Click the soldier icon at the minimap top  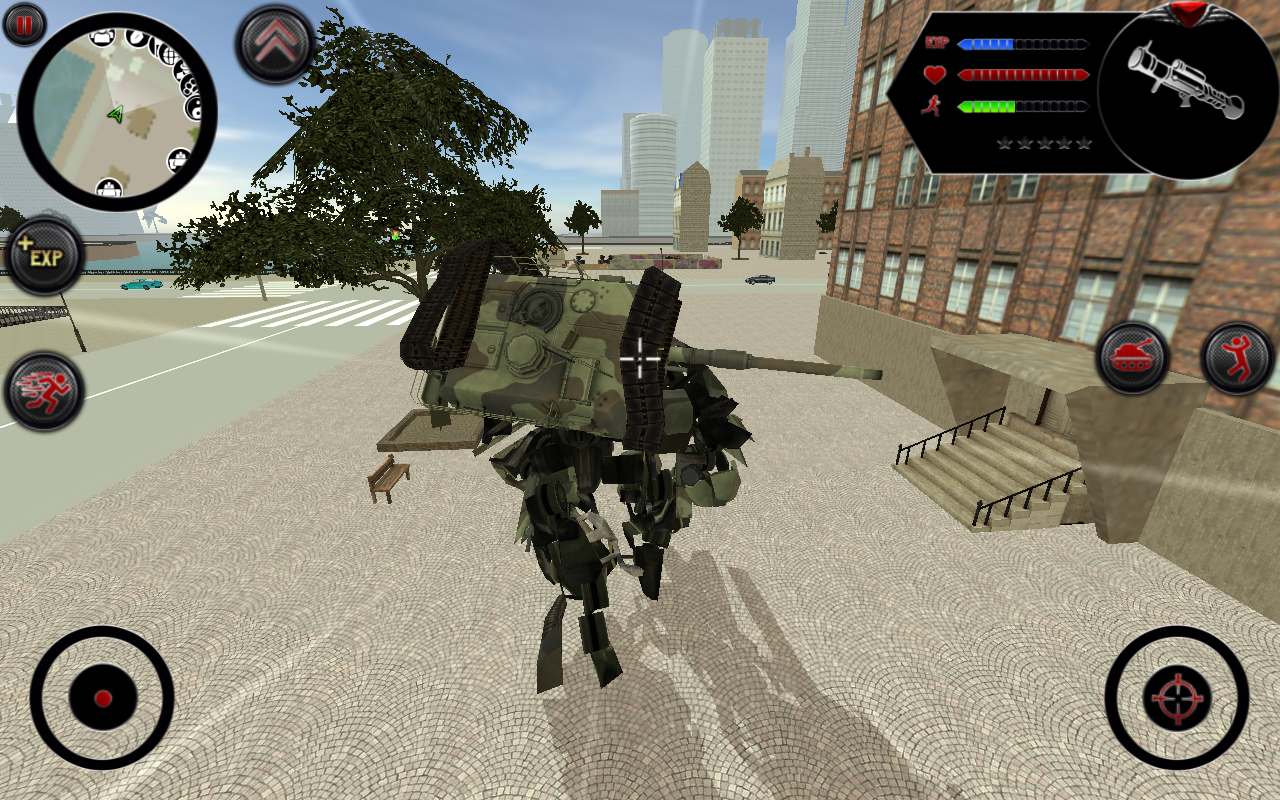click(101, 37)
